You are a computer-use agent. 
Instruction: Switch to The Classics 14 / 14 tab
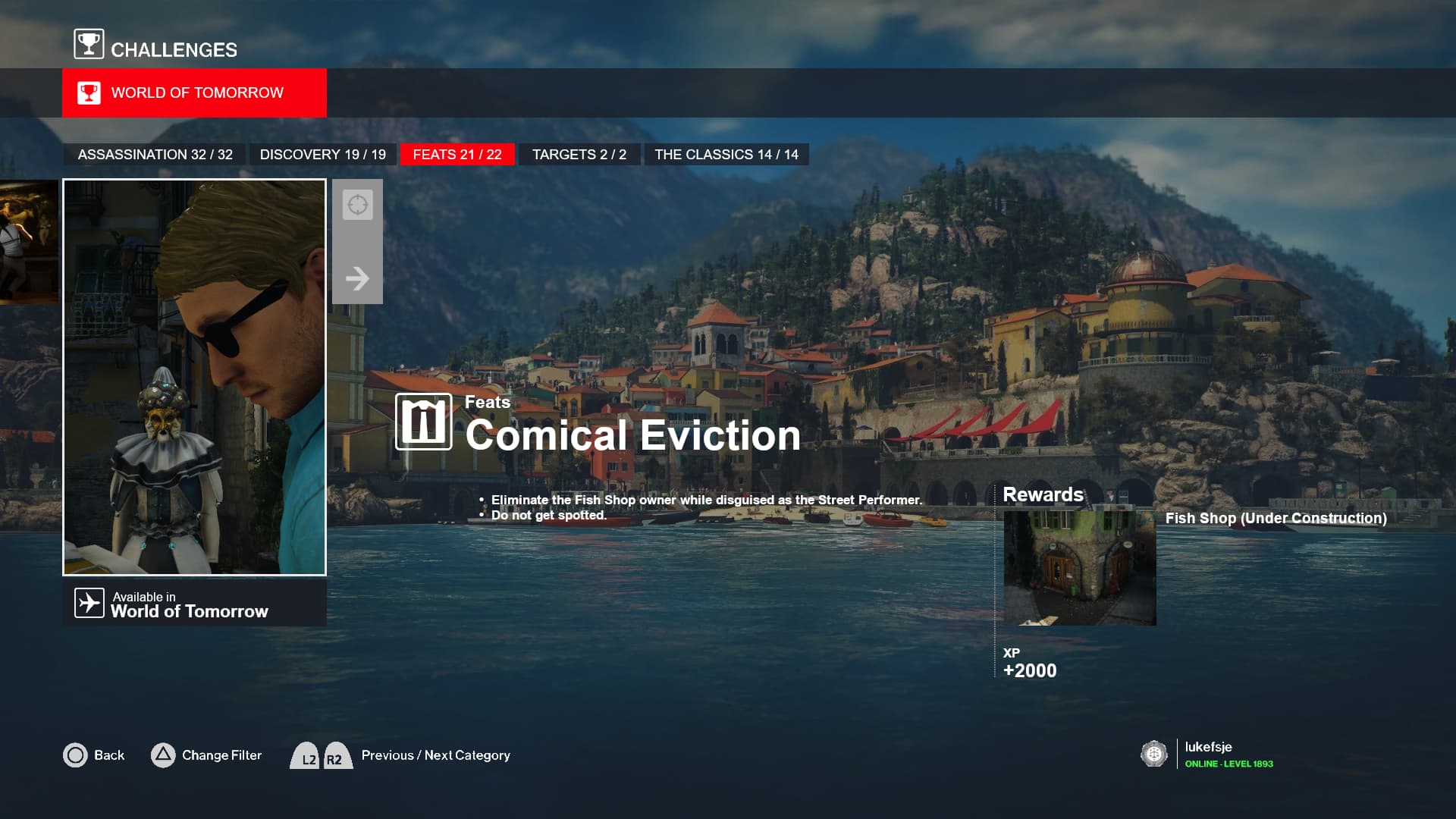pyautogui.click(x=726, y=155)
